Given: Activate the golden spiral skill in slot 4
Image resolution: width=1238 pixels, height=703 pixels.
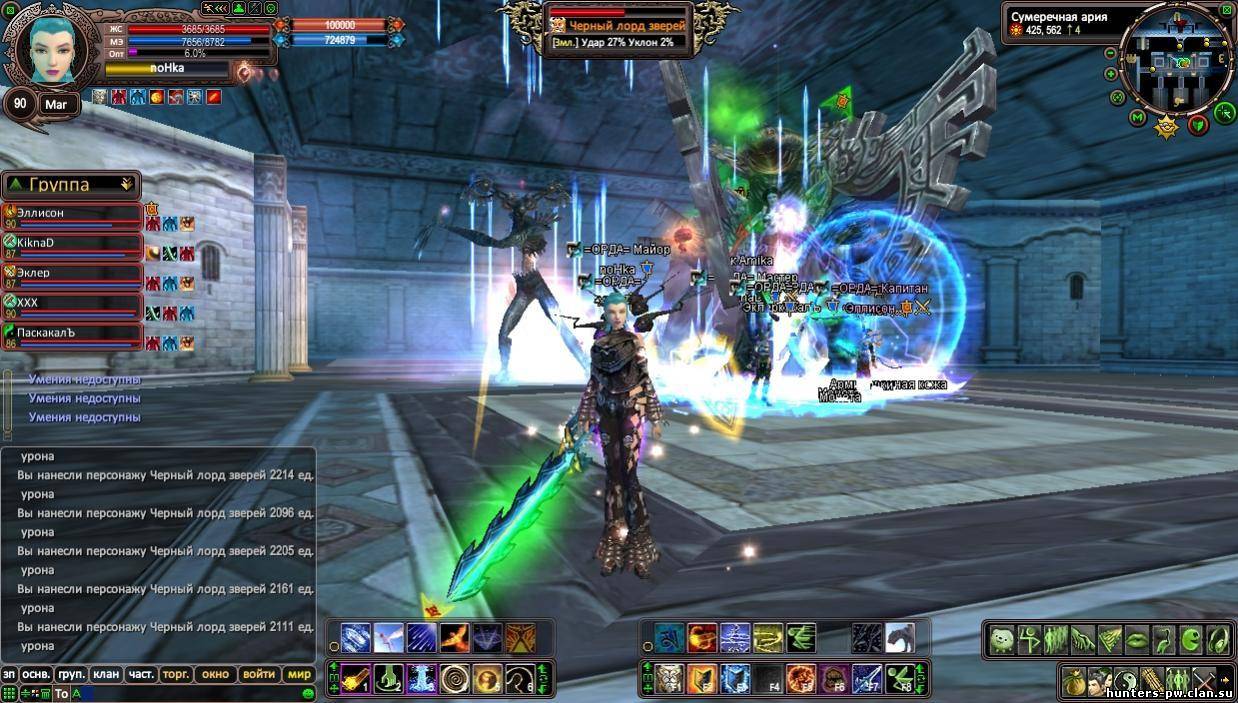Looking at the screenshot, I should (x=456, y=679).
